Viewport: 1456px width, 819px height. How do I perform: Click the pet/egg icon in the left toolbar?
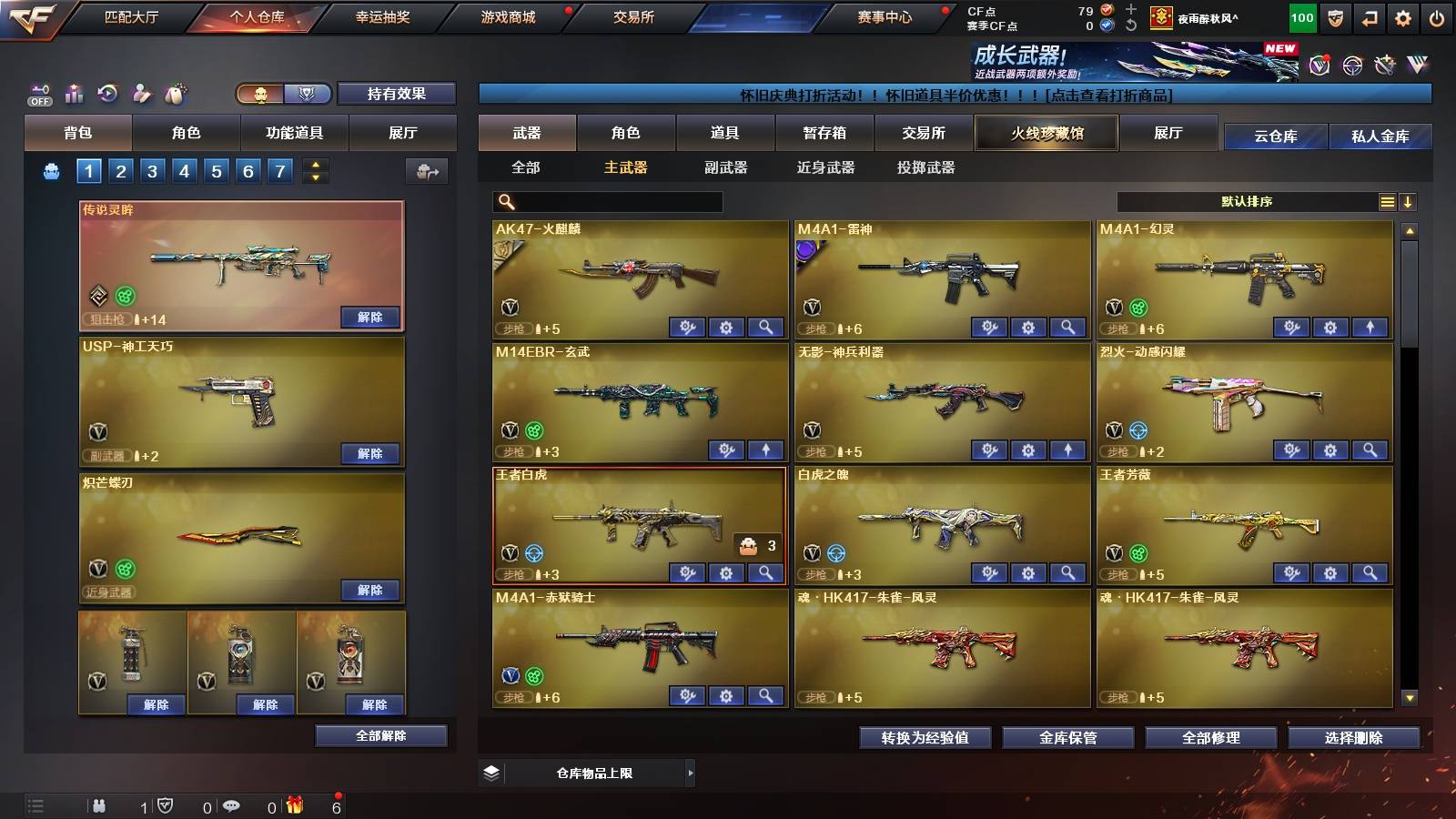click(x=175, y=91)
